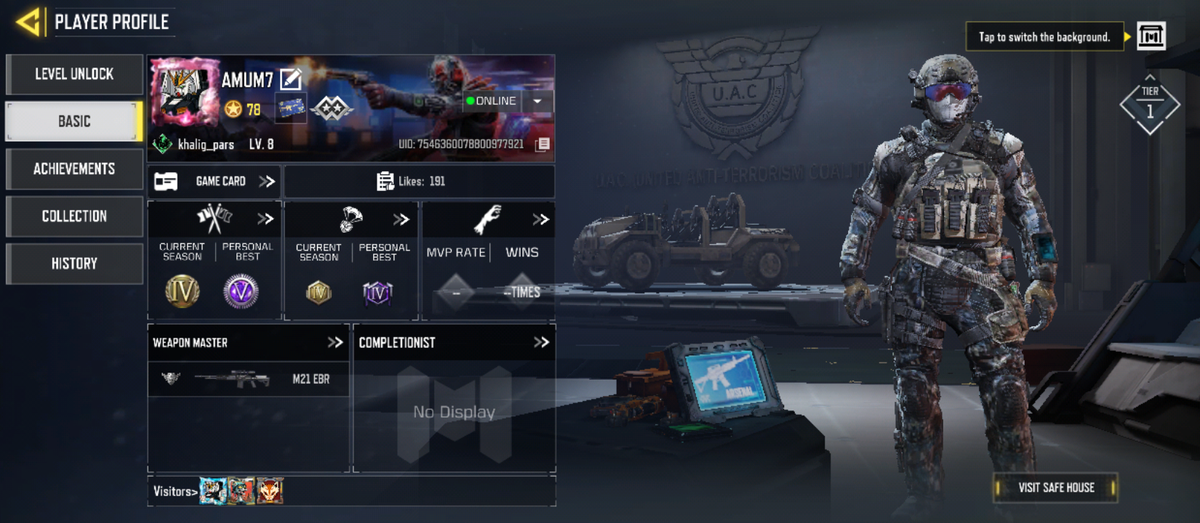Edit the AMUM7 player name

click(291, 79)
